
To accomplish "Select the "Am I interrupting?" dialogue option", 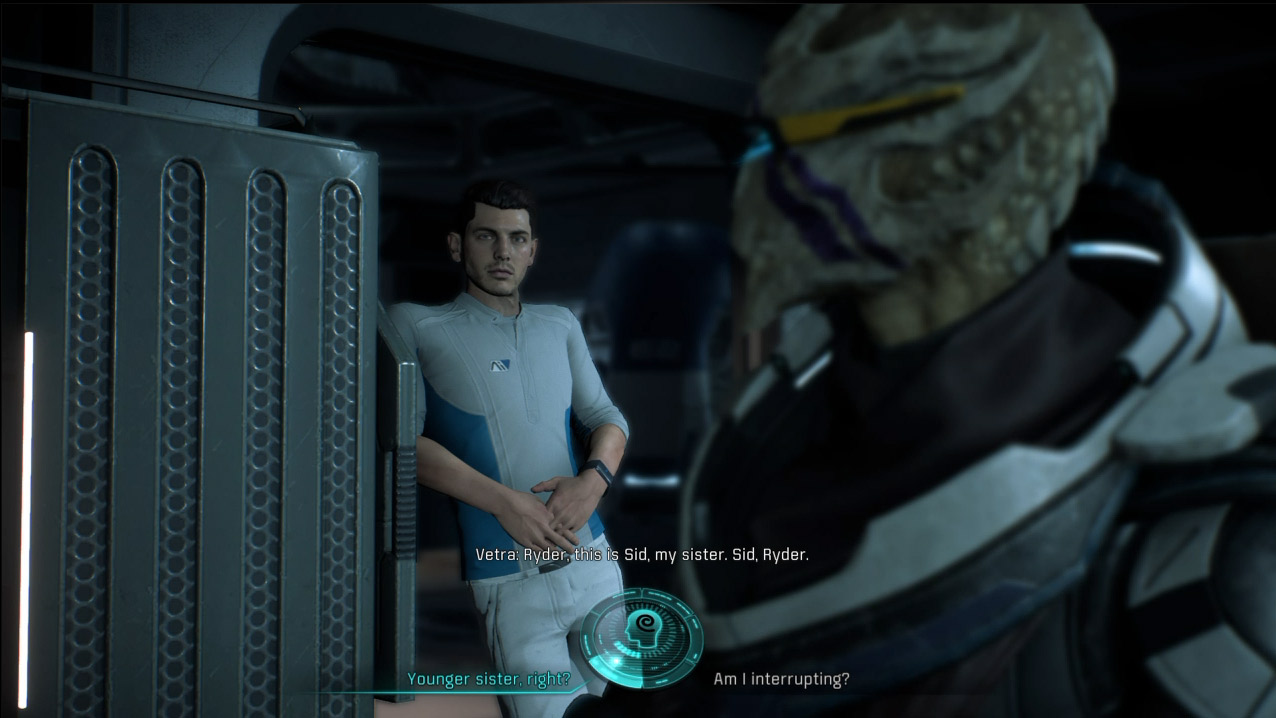I will pos(781,680).
